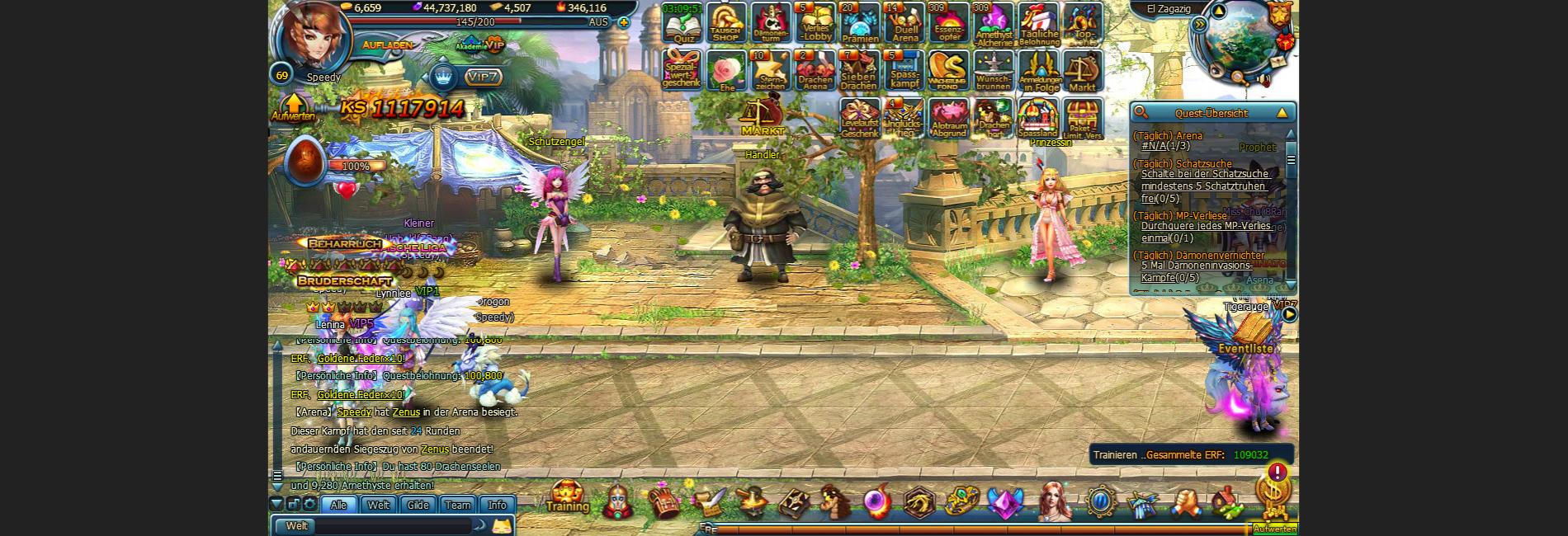Select the Alle chat tab

[338, 505]
